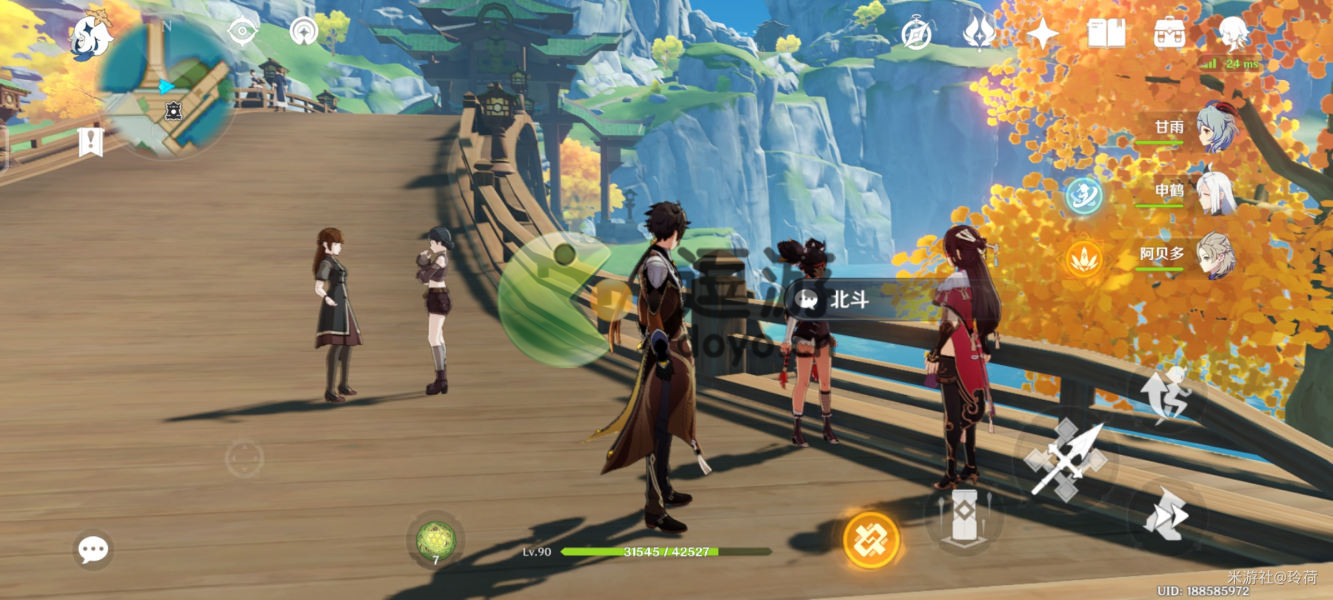Use the stone pillar elemental skill
This screenshot has width=1333, height=600.
tap(964, 517)
